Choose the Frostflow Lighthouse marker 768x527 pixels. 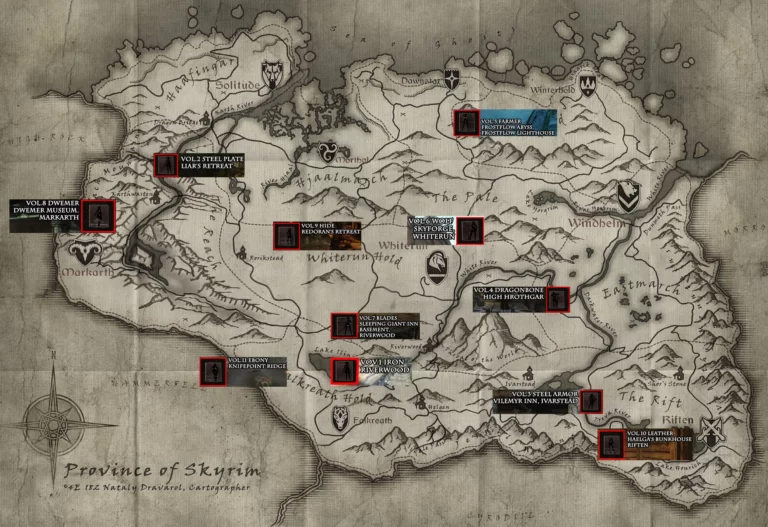tap(465, 122)
